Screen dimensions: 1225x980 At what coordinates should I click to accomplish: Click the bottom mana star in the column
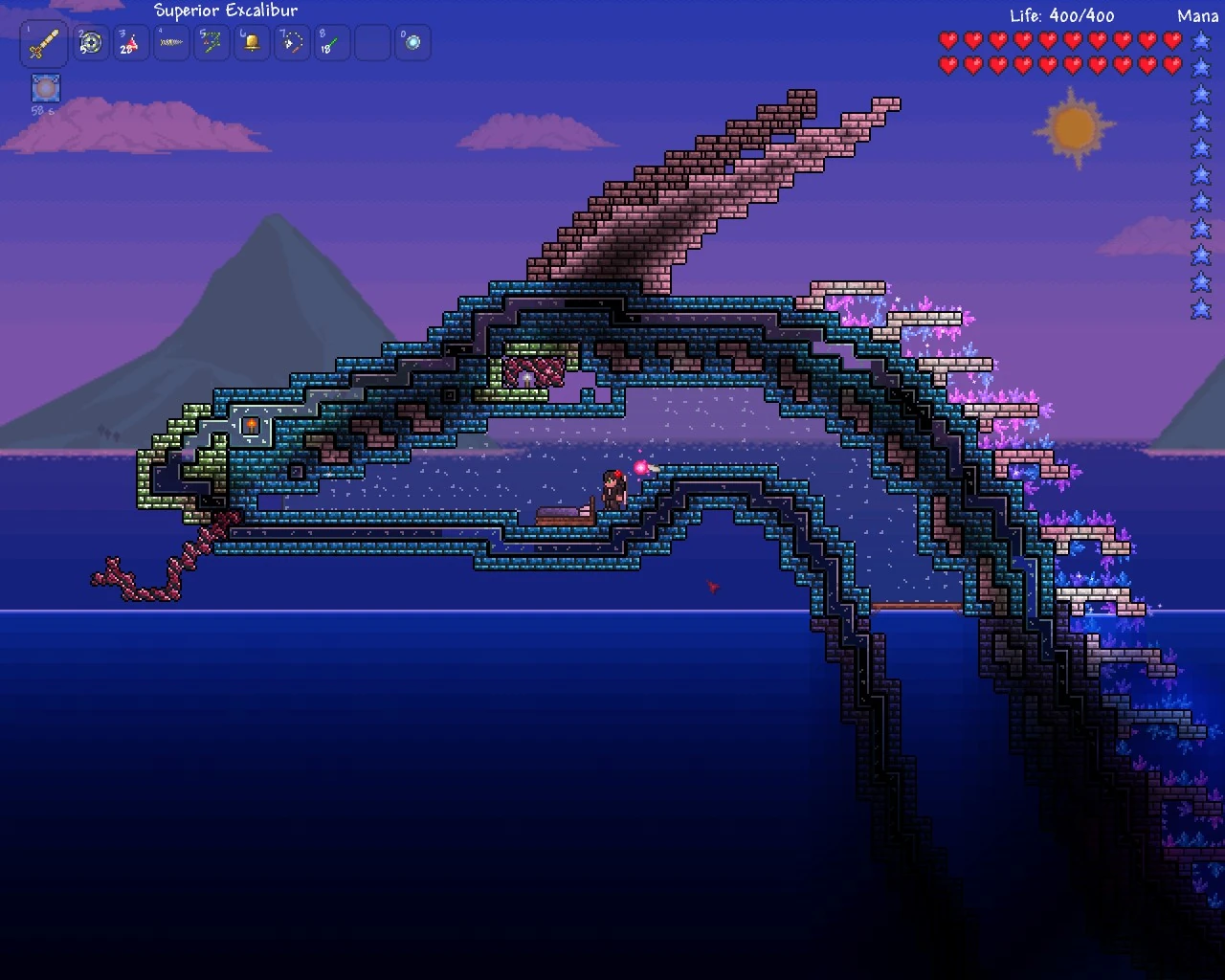(x=1200, y=309)
